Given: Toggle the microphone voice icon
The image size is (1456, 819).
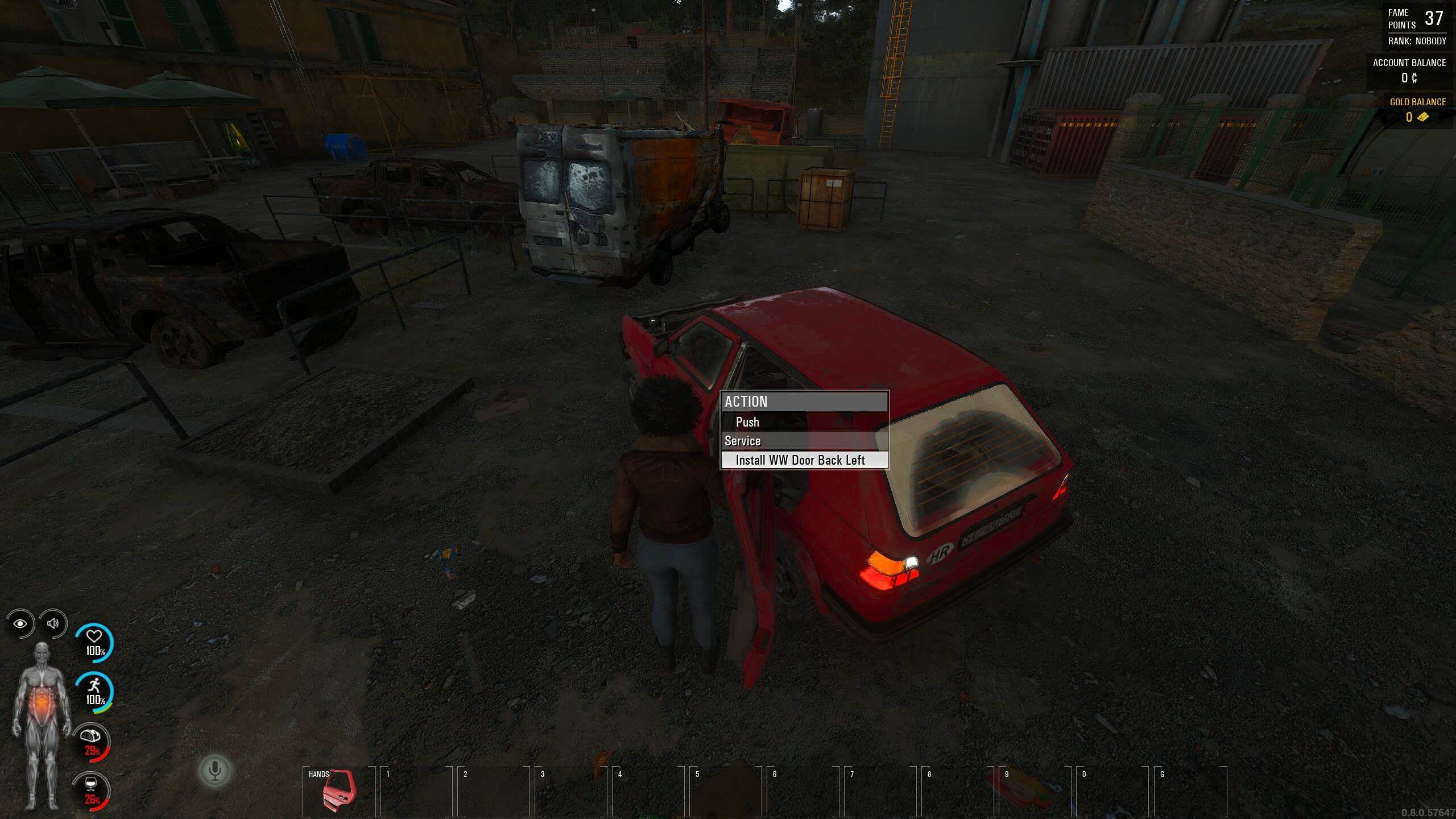Looking at the screenshot, I should 215,771.
